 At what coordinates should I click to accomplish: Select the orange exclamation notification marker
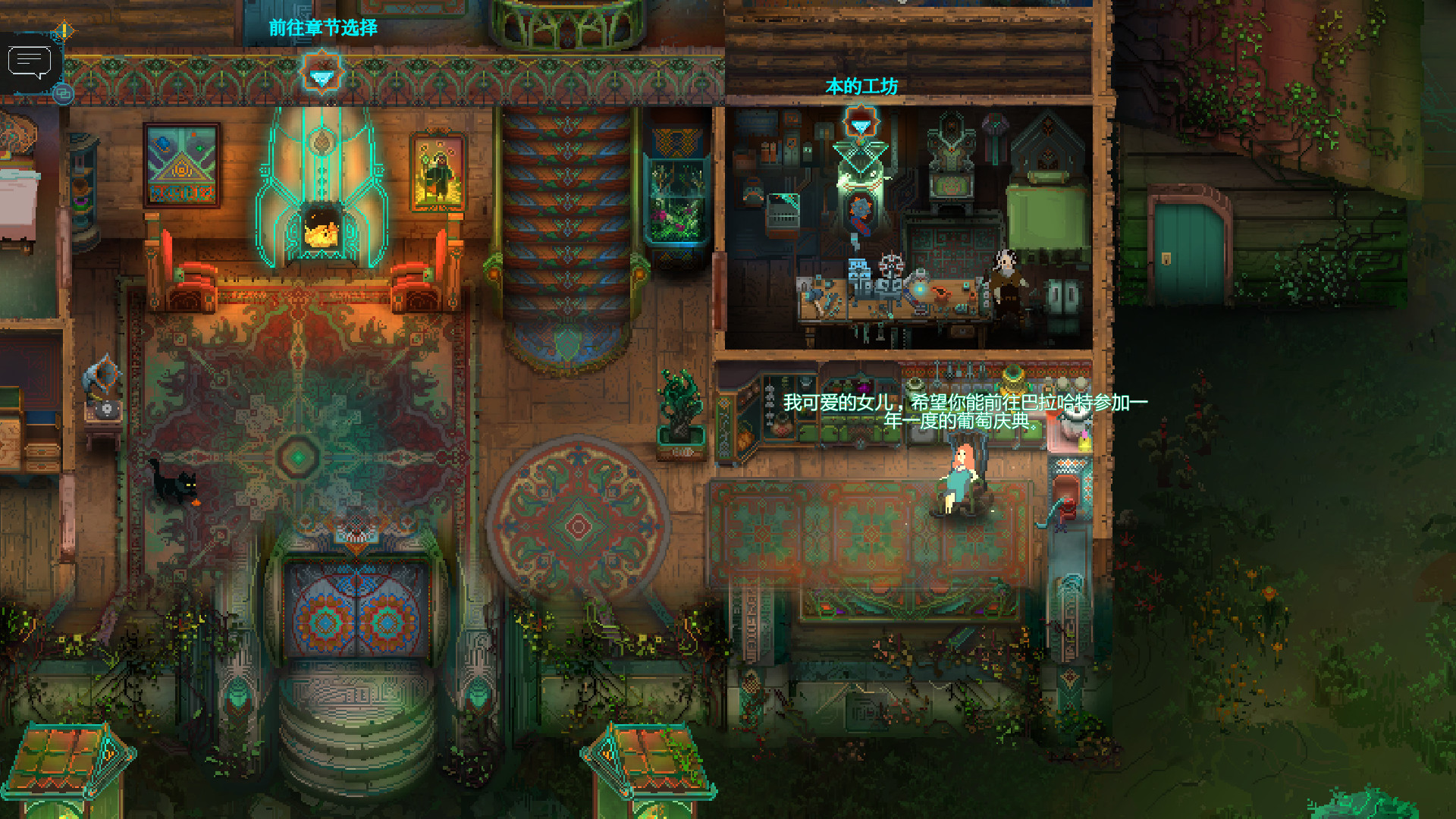(63, 32)
